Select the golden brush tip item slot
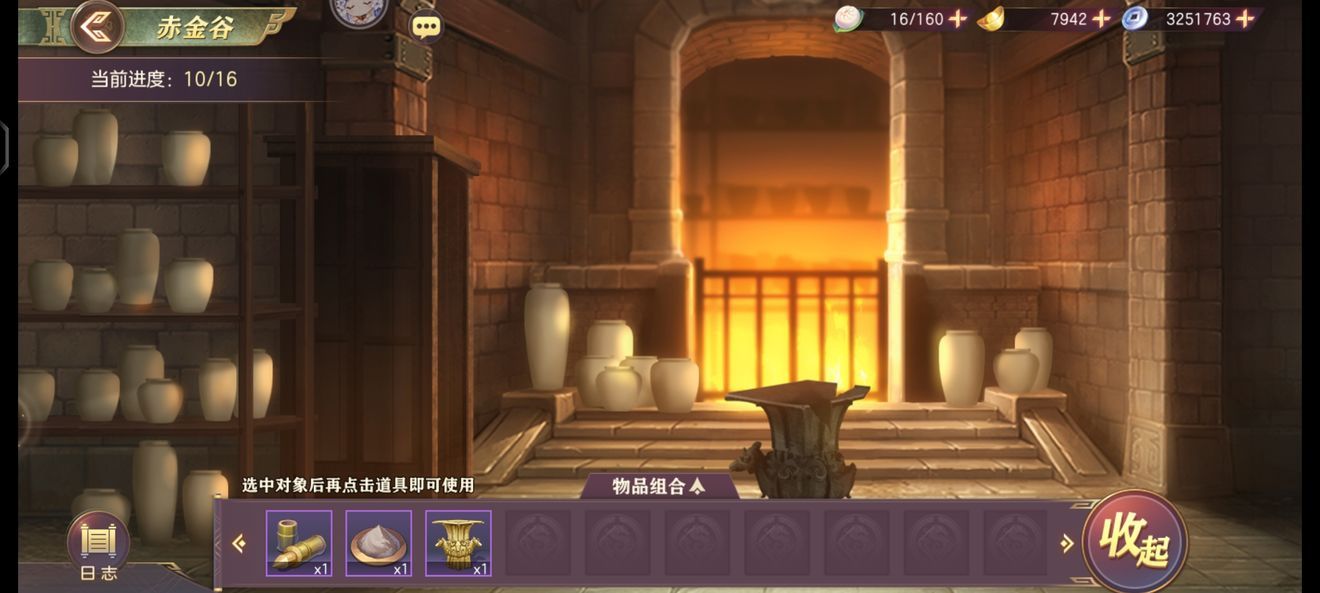Viewport: 1320px width, 593px height. coord(299,543)
